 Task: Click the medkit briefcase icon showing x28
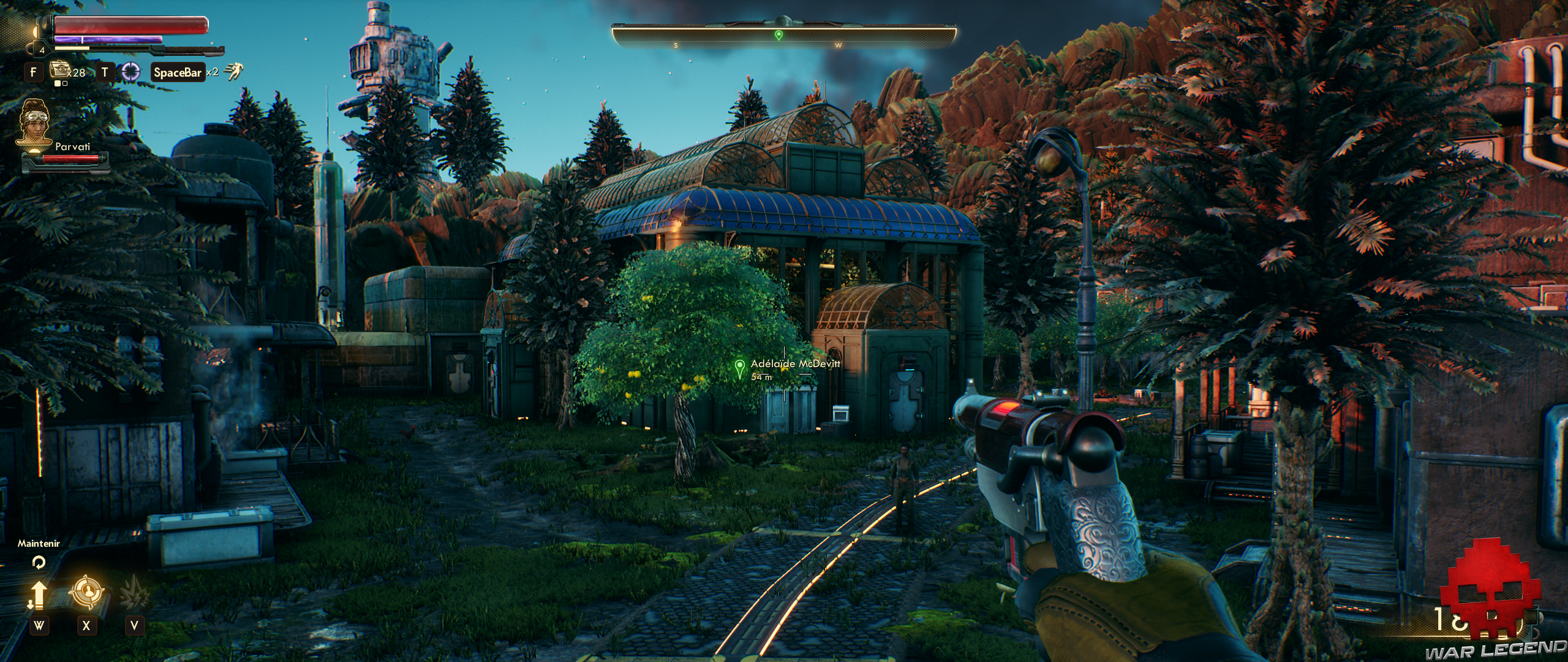[x=59, y=69]
